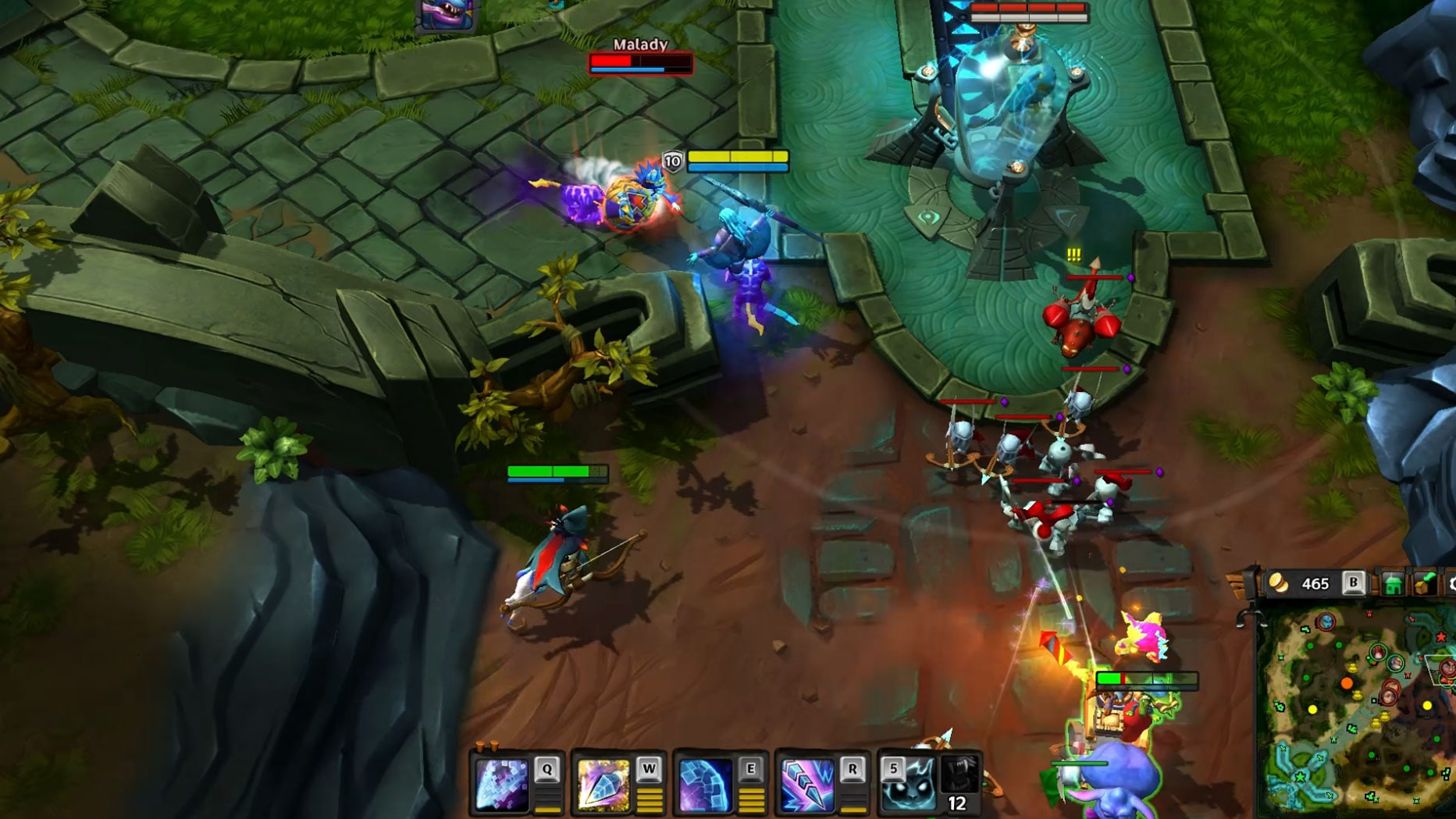Screen dimensions: 1456x819
Task: Trigger the R ultimate ice spikes ability
Action: tap(807, 784)
